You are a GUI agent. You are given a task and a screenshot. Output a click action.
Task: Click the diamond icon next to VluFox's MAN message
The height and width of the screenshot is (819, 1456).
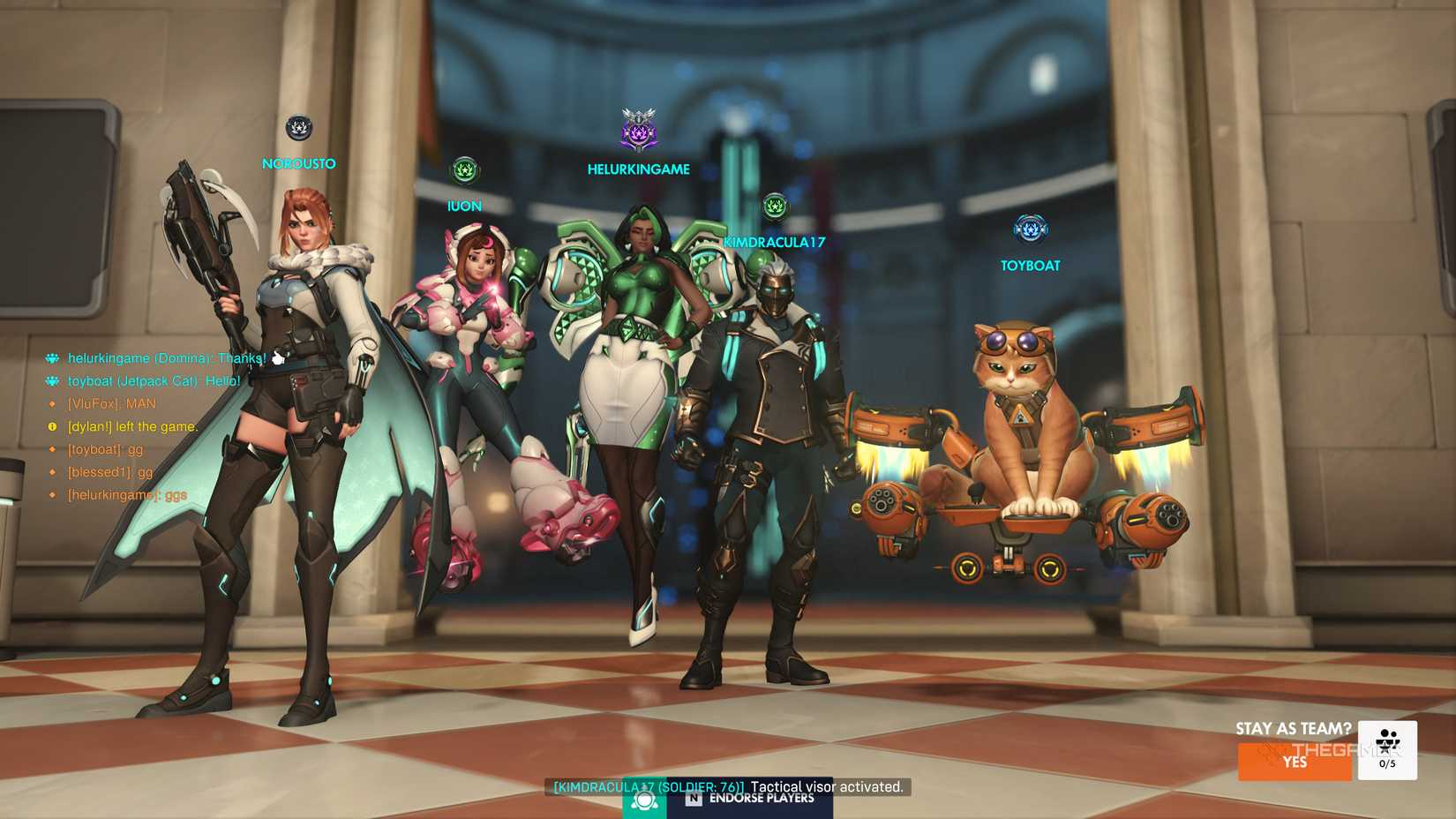54,403
